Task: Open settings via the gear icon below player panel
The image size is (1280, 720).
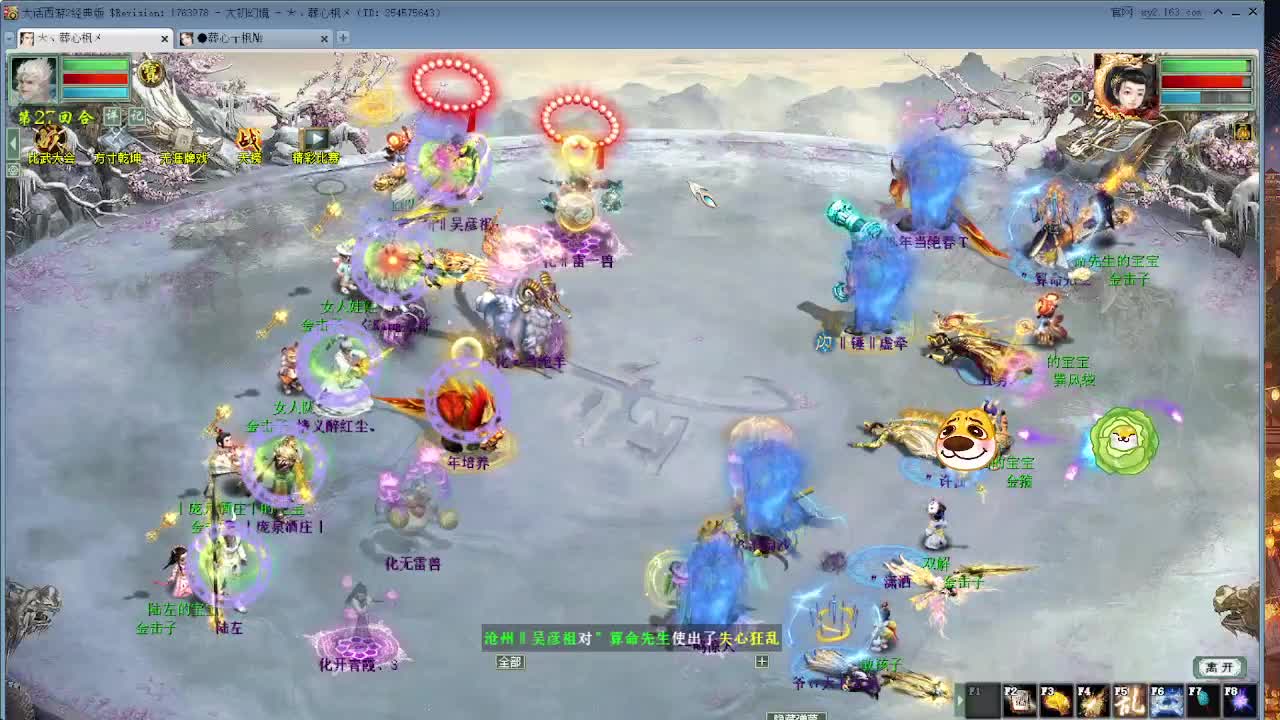Action: [12, 171]
